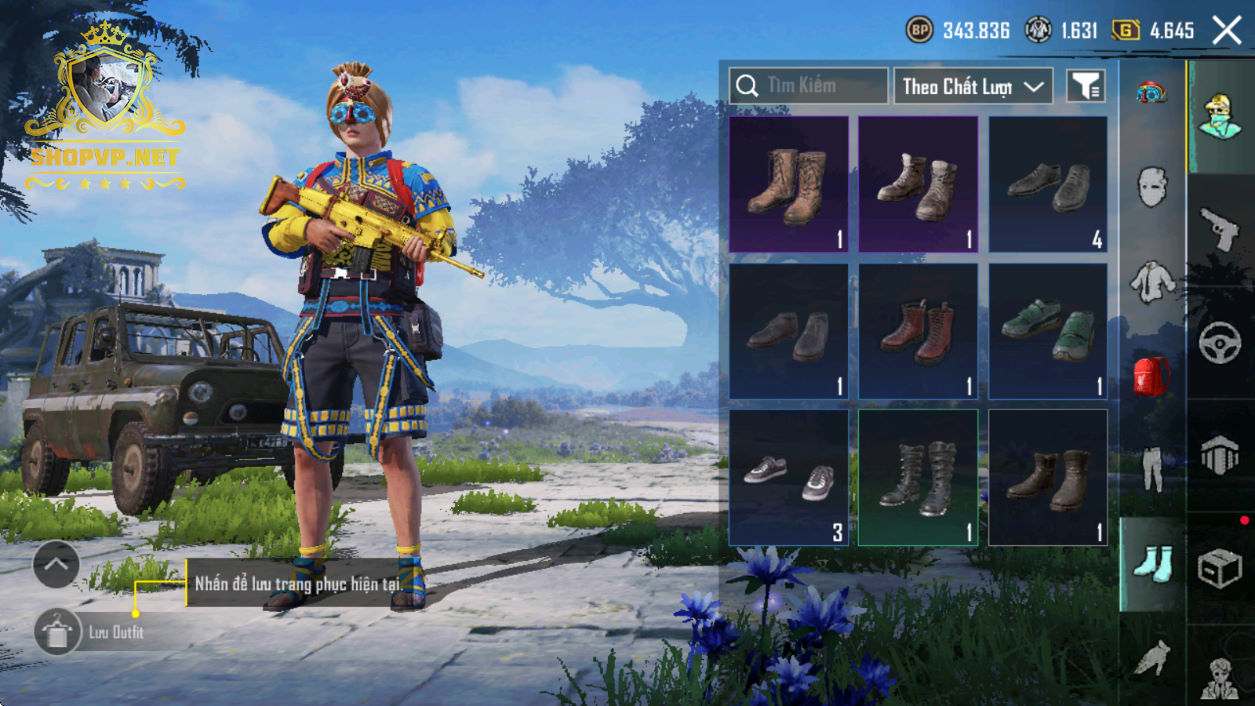Viewport: 1255px width, 706px height.
Task: Open the item filter button
Action: (1085, 86)
